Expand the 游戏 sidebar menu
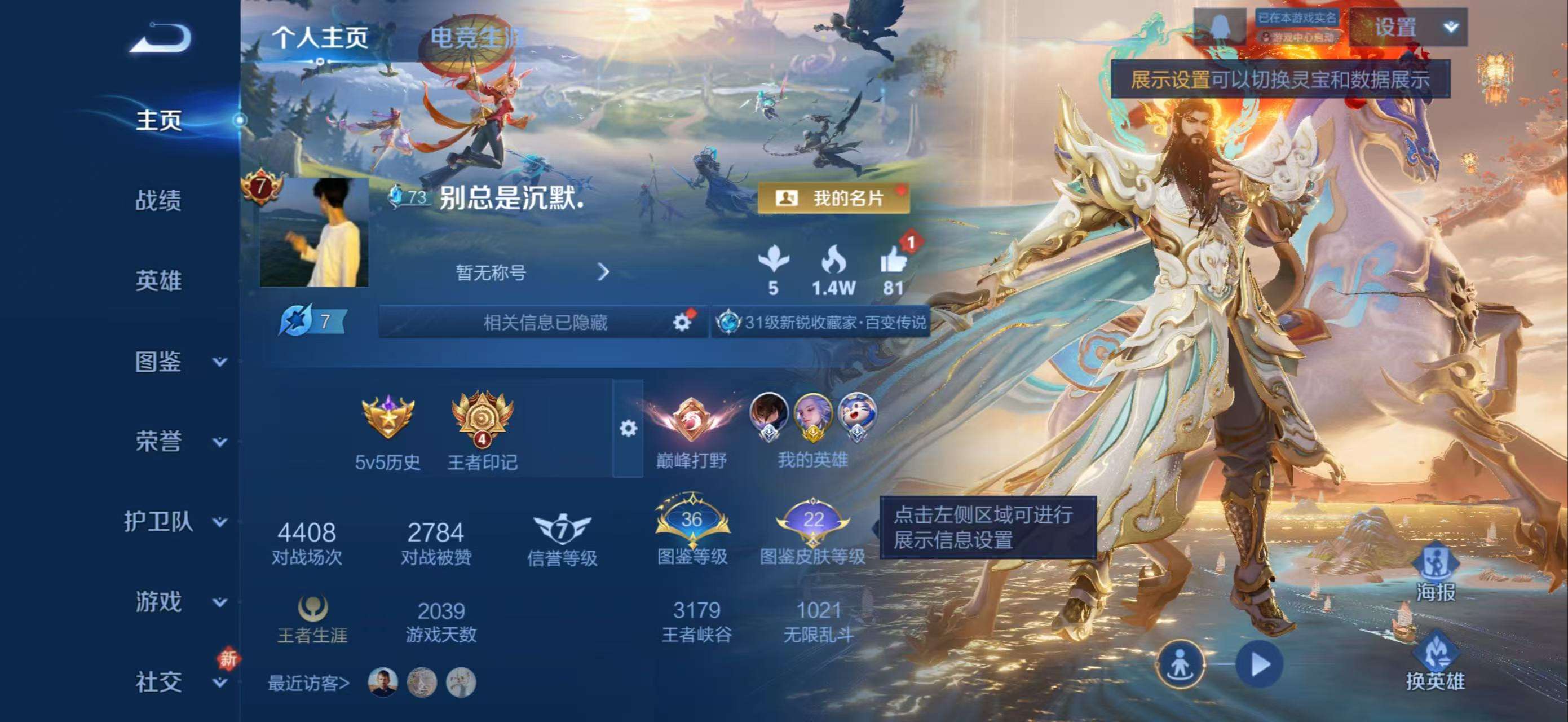 (160, 601)
